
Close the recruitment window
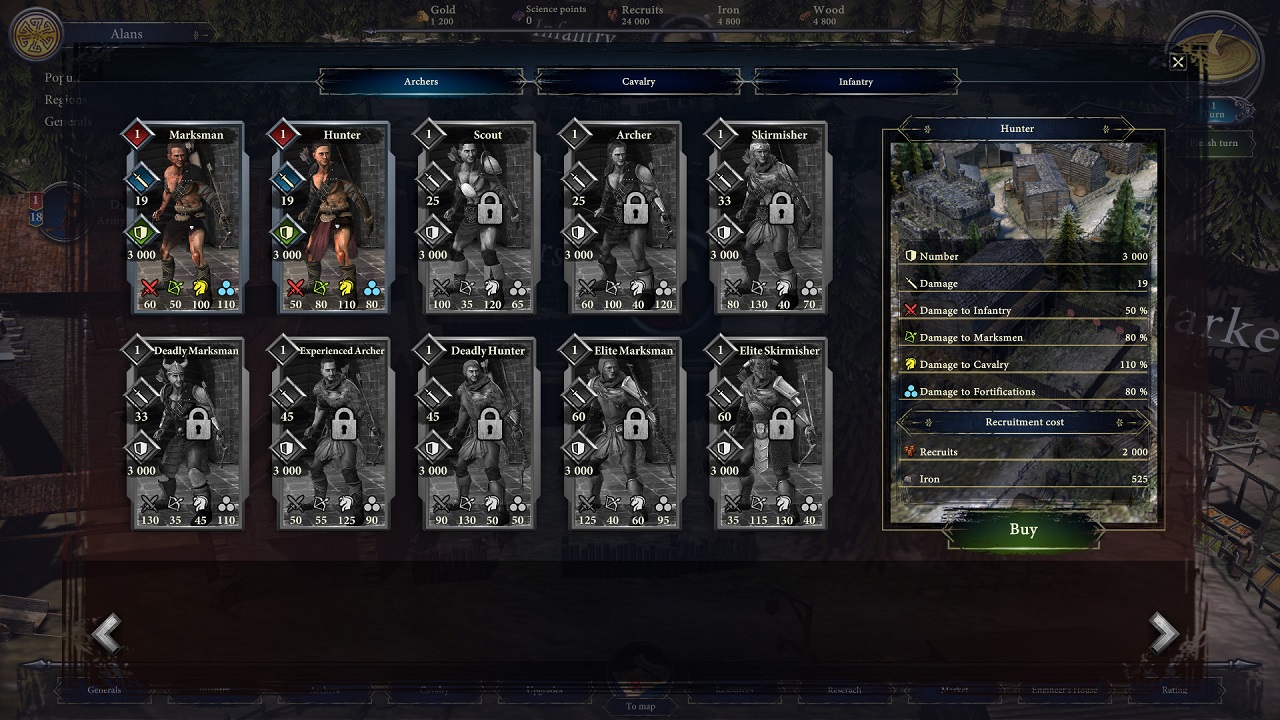click(1178, 63)
